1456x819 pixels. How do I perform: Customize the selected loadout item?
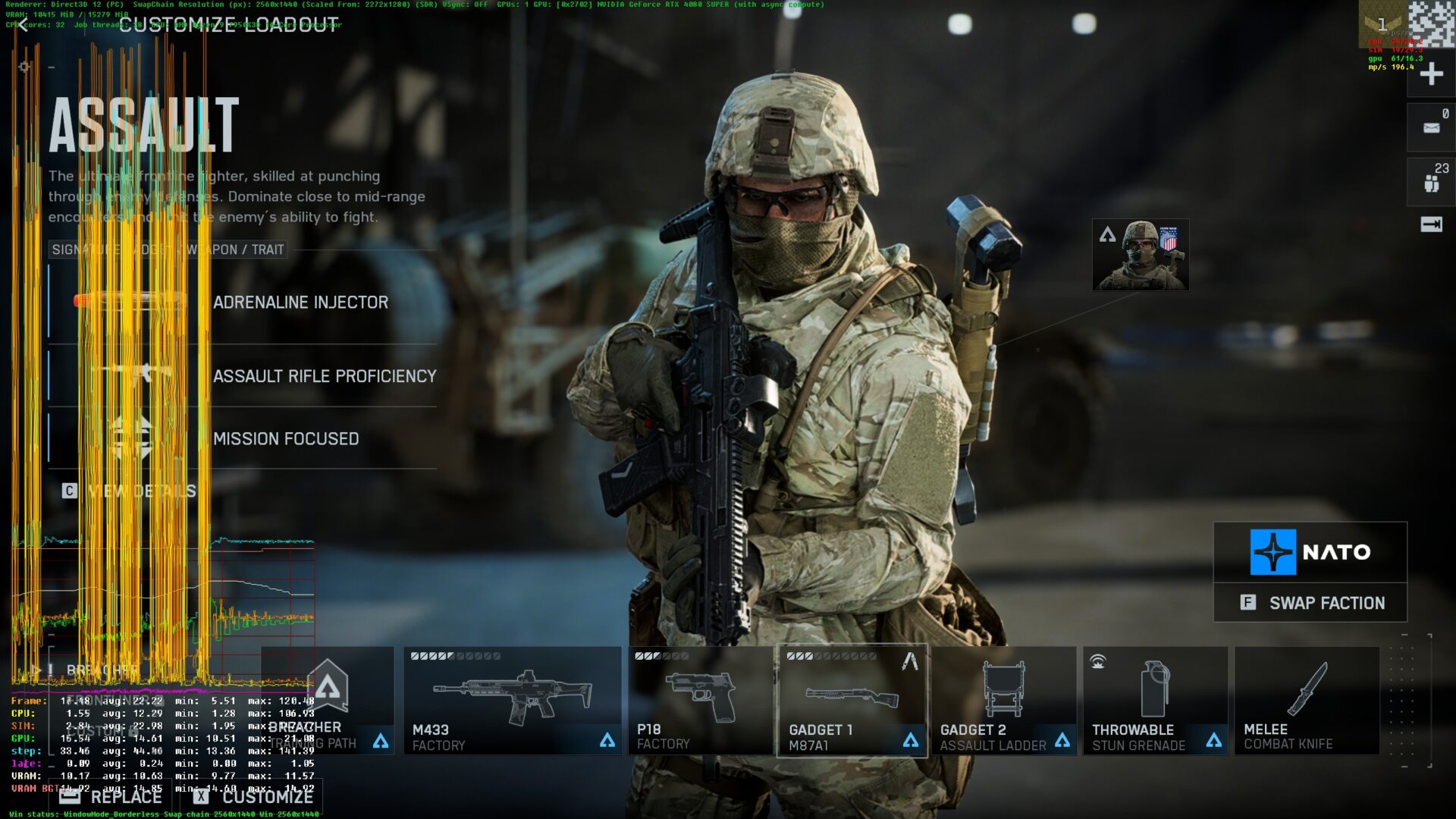(x=254, y=797)
